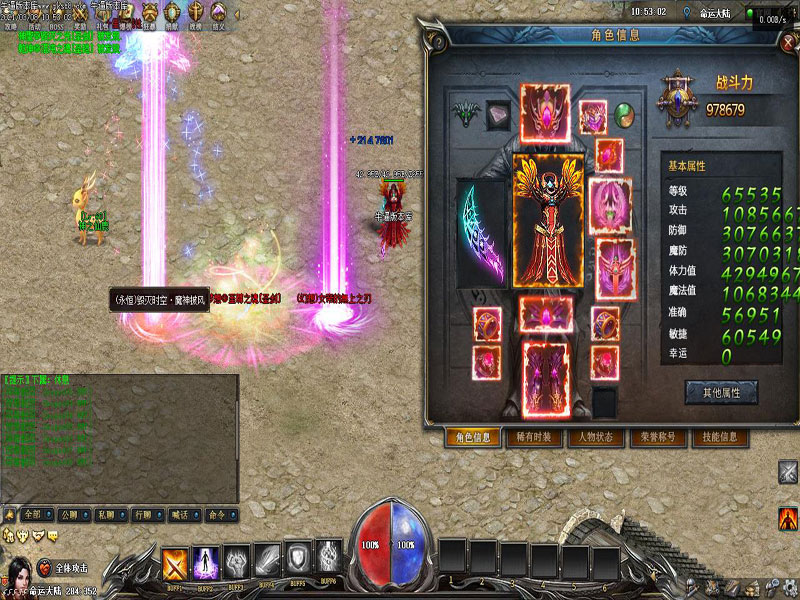Activate the crossed swords BUFF1 skill

pyautogui.click(x=176, y=562)
